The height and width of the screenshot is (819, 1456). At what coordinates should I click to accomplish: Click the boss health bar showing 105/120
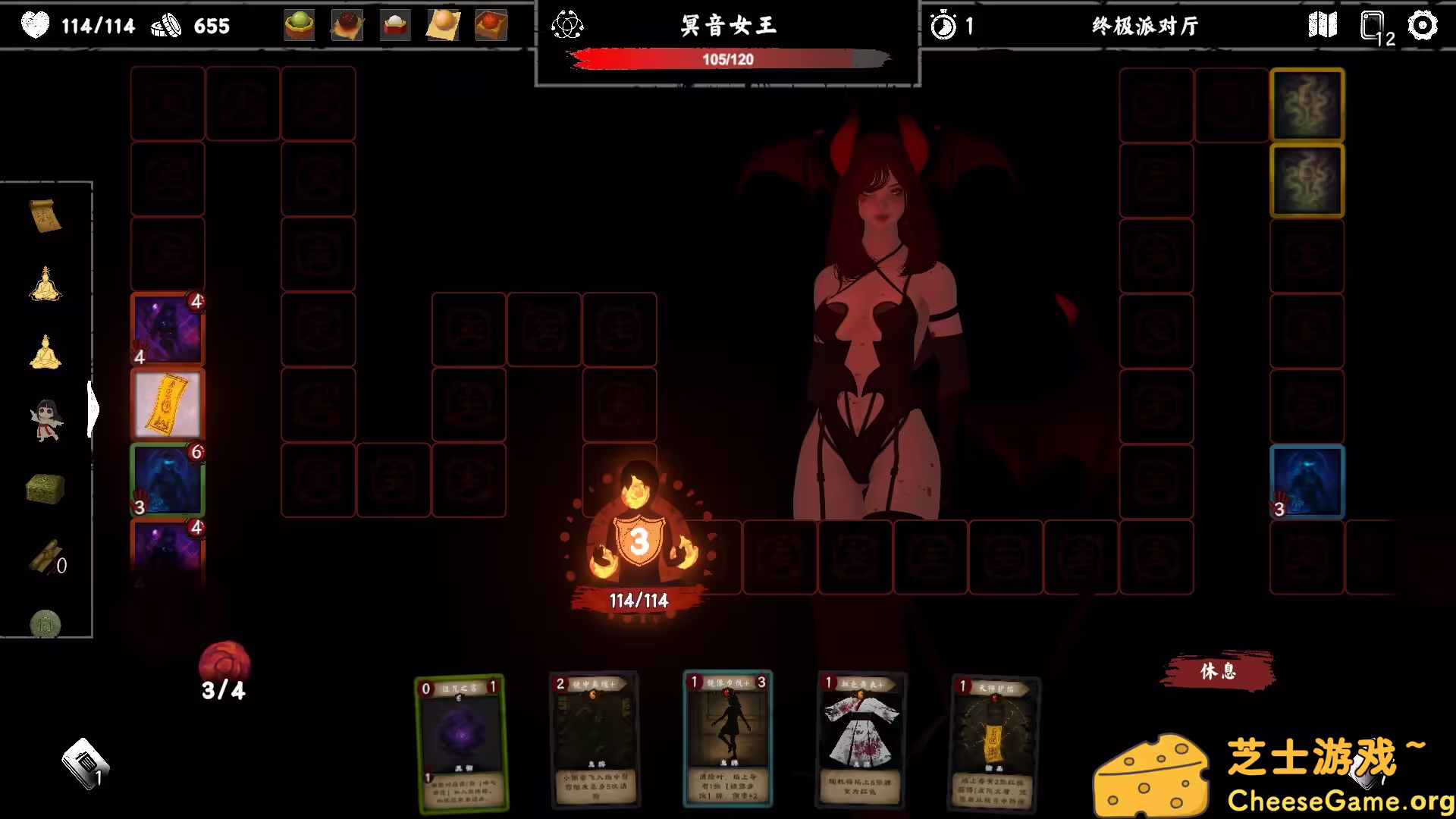[x=728, y=59]
